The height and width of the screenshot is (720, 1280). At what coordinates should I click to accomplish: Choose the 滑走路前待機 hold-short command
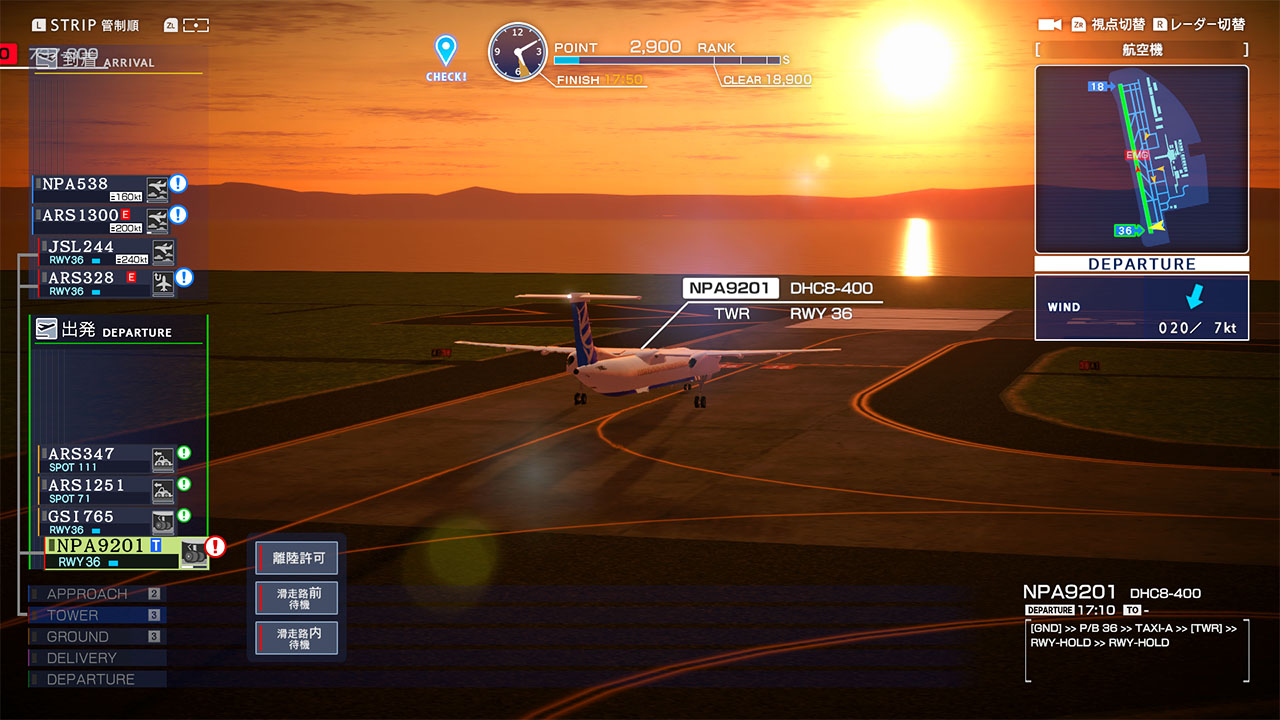coord(297,599)
